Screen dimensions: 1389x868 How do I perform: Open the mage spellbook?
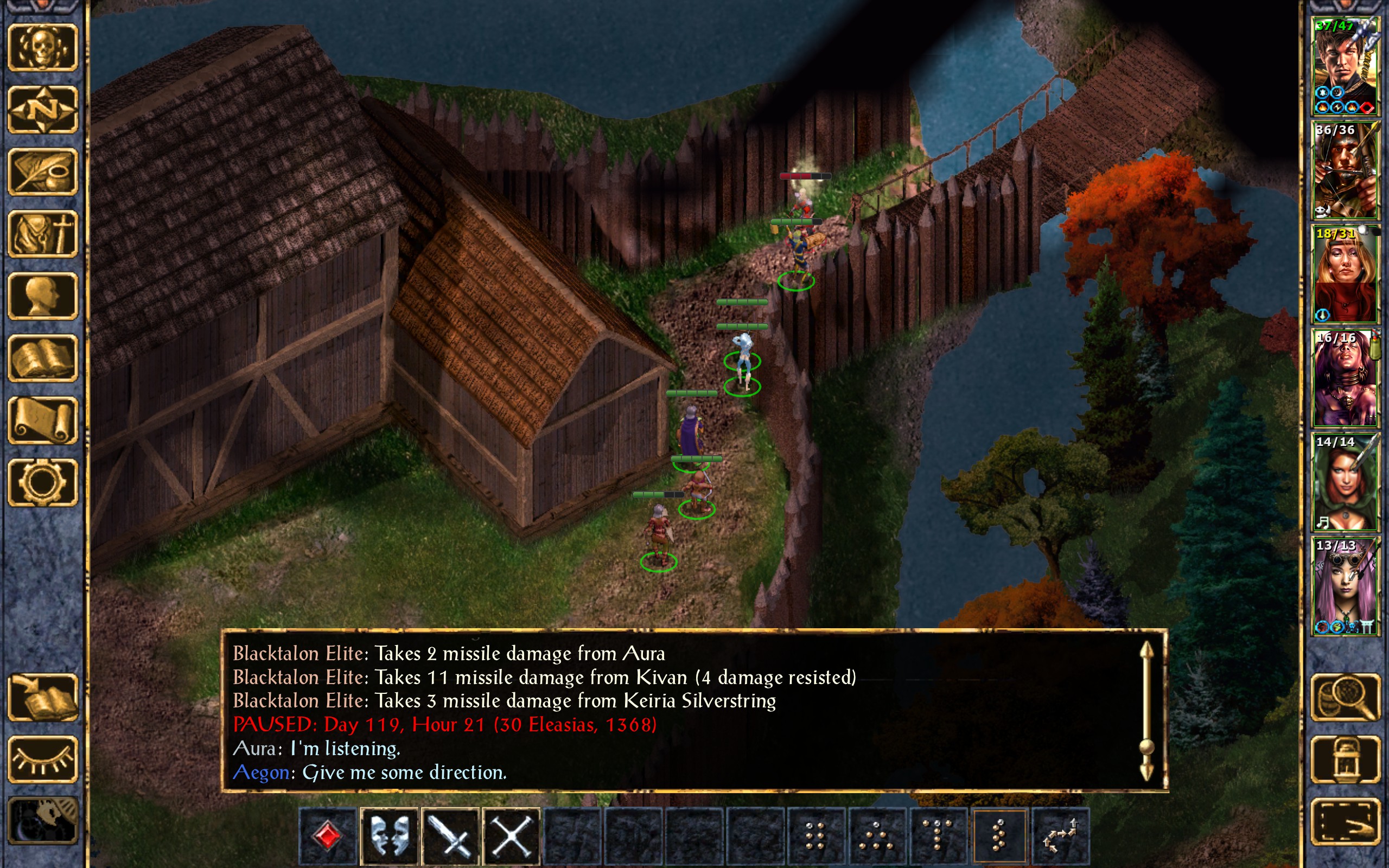click(x=43, y=358)
